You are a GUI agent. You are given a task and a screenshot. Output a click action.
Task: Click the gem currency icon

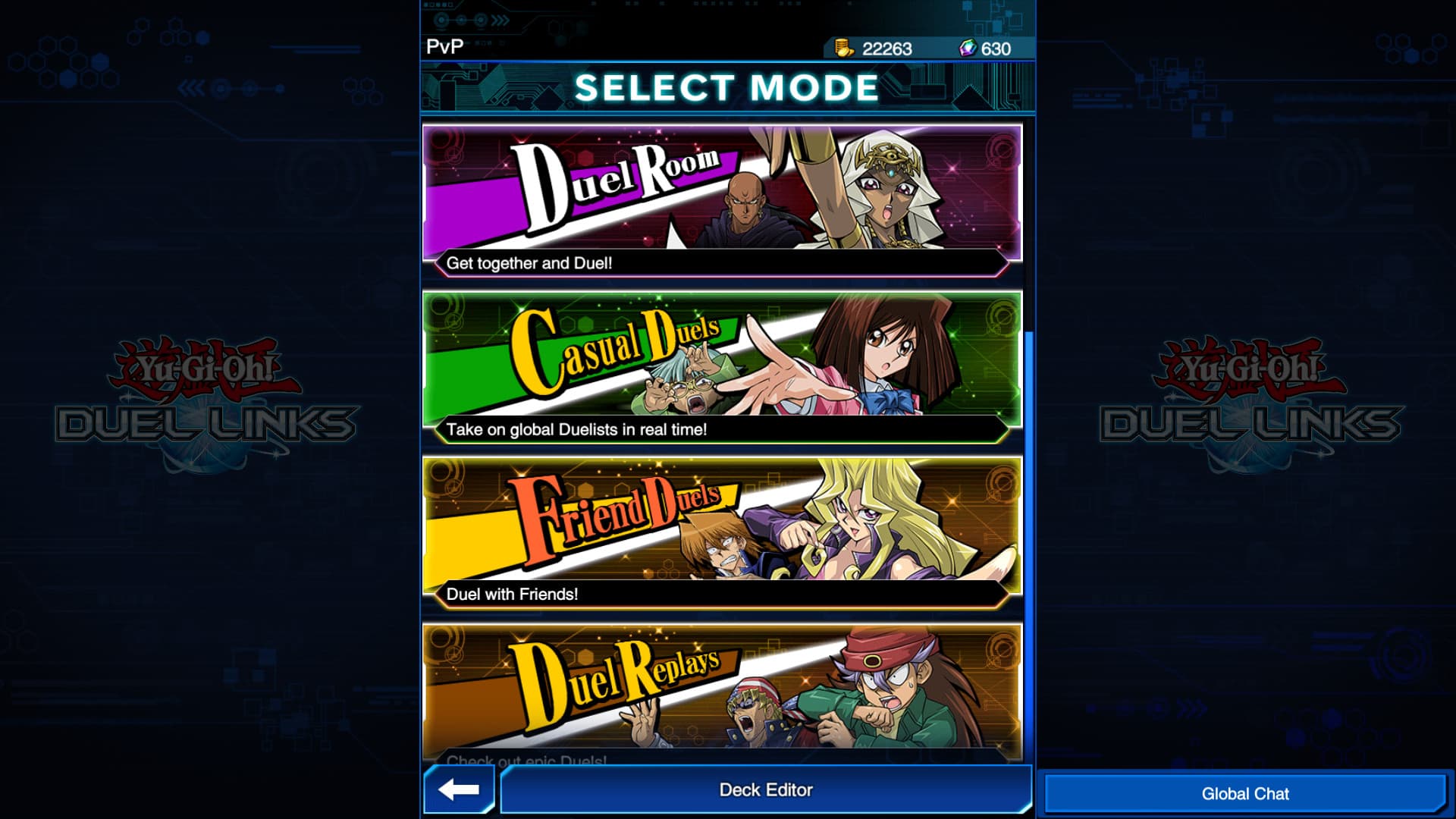point(968,46)
